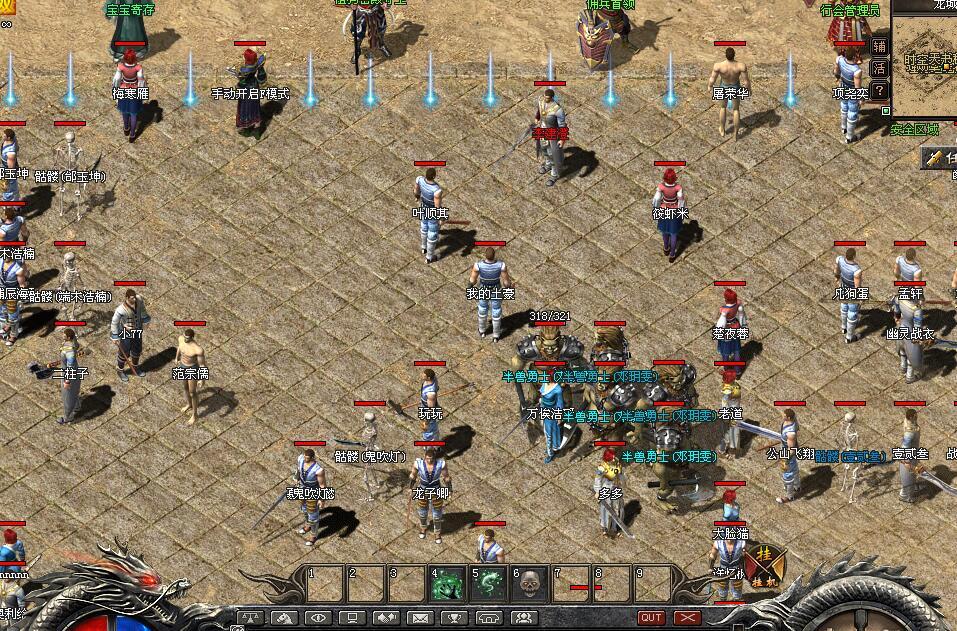The height and width of the screenshot is (631, 957).
Task: Open the envelope mail icon
Action: (x=420, y=618)
